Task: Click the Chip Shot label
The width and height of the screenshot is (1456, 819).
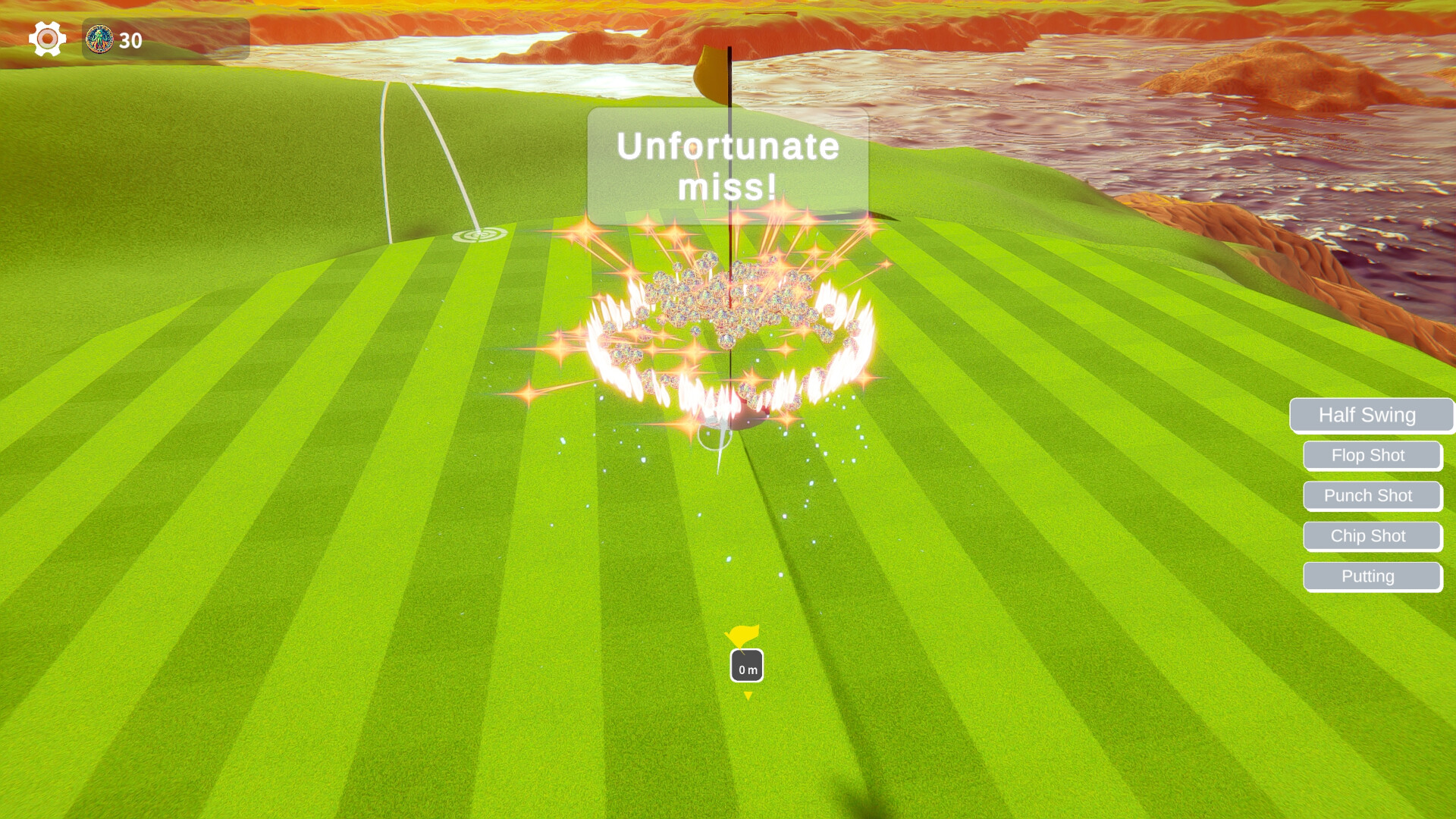Action: pos(1372,535)
